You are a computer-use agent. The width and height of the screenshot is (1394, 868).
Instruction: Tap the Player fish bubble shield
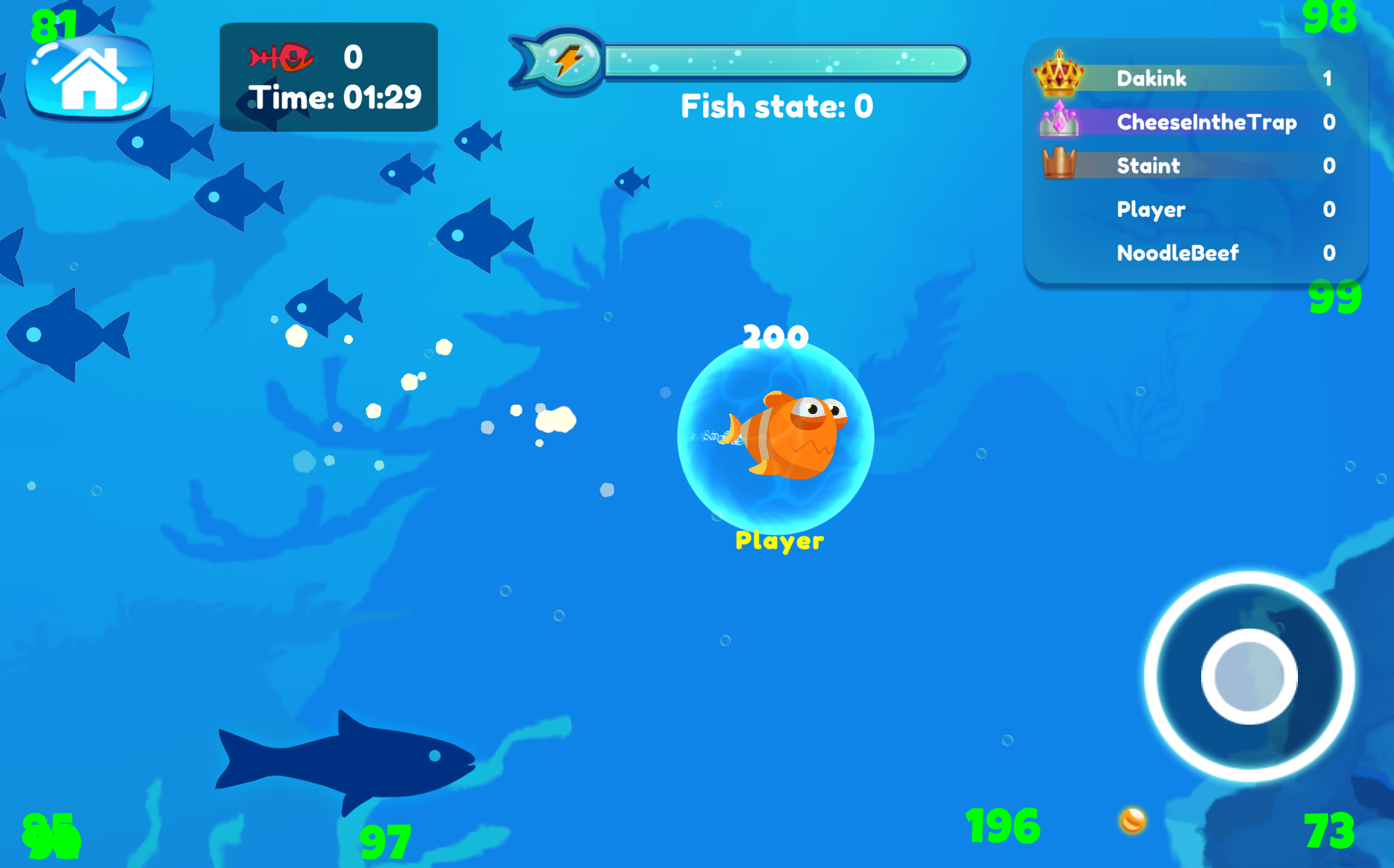(778, 439)
